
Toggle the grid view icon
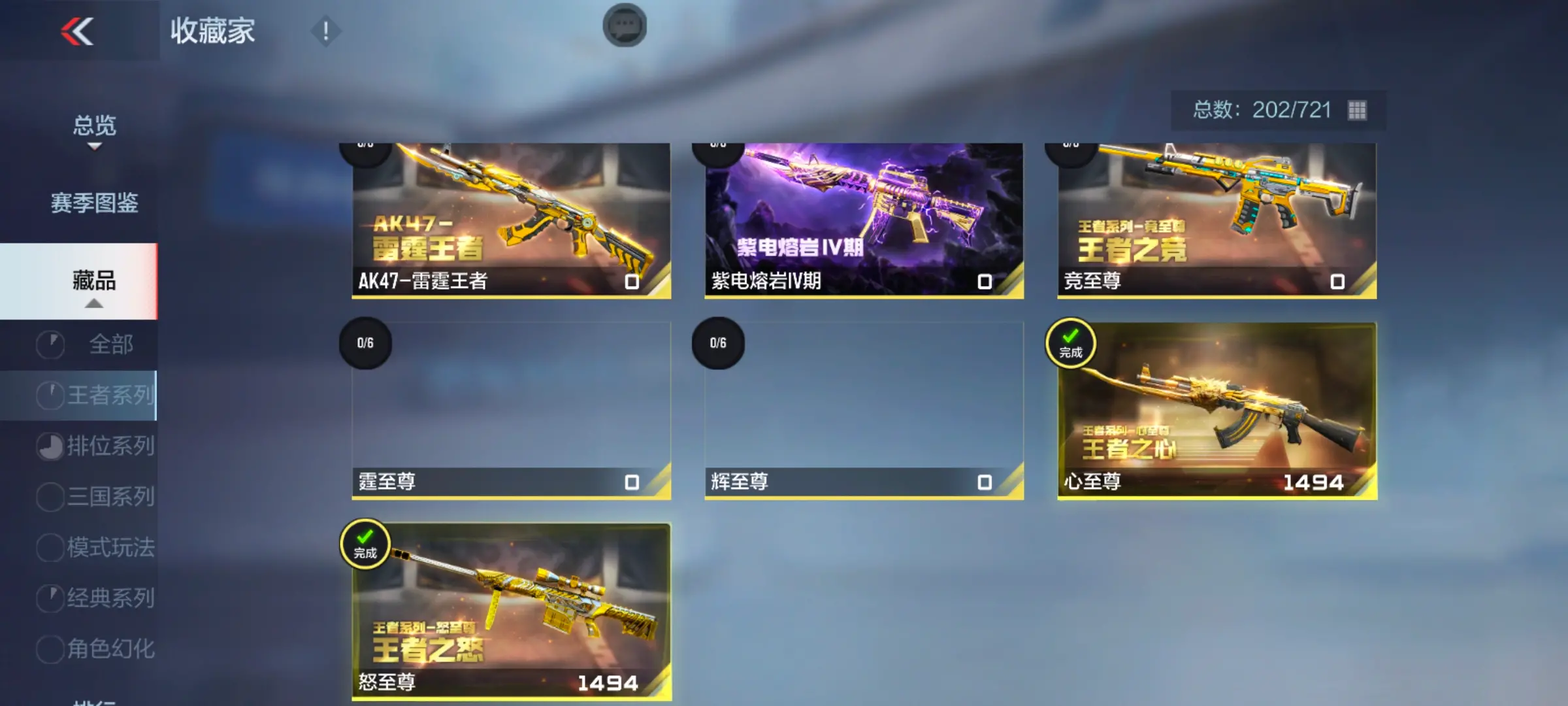click(1357, 110)
